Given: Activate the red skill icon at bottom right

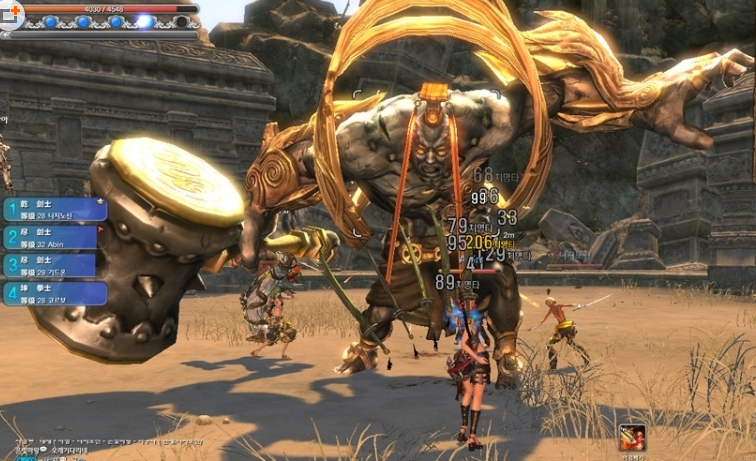Looking at the screenshot, I should coord(631,437).
